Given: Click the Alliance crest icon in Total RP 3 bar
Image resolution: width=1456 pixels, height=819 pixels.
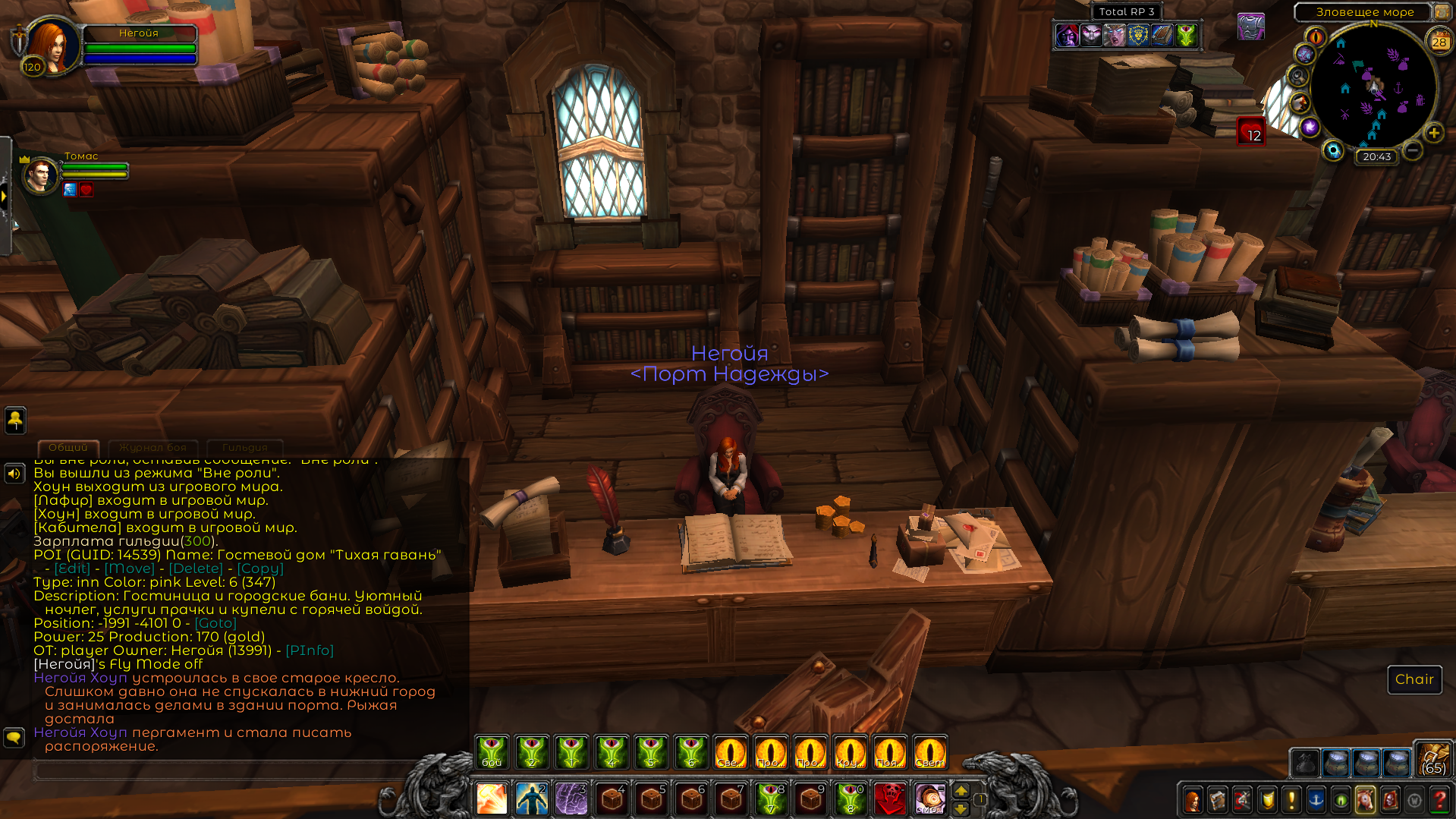Looking at the screenshot, I should 1138,35.
